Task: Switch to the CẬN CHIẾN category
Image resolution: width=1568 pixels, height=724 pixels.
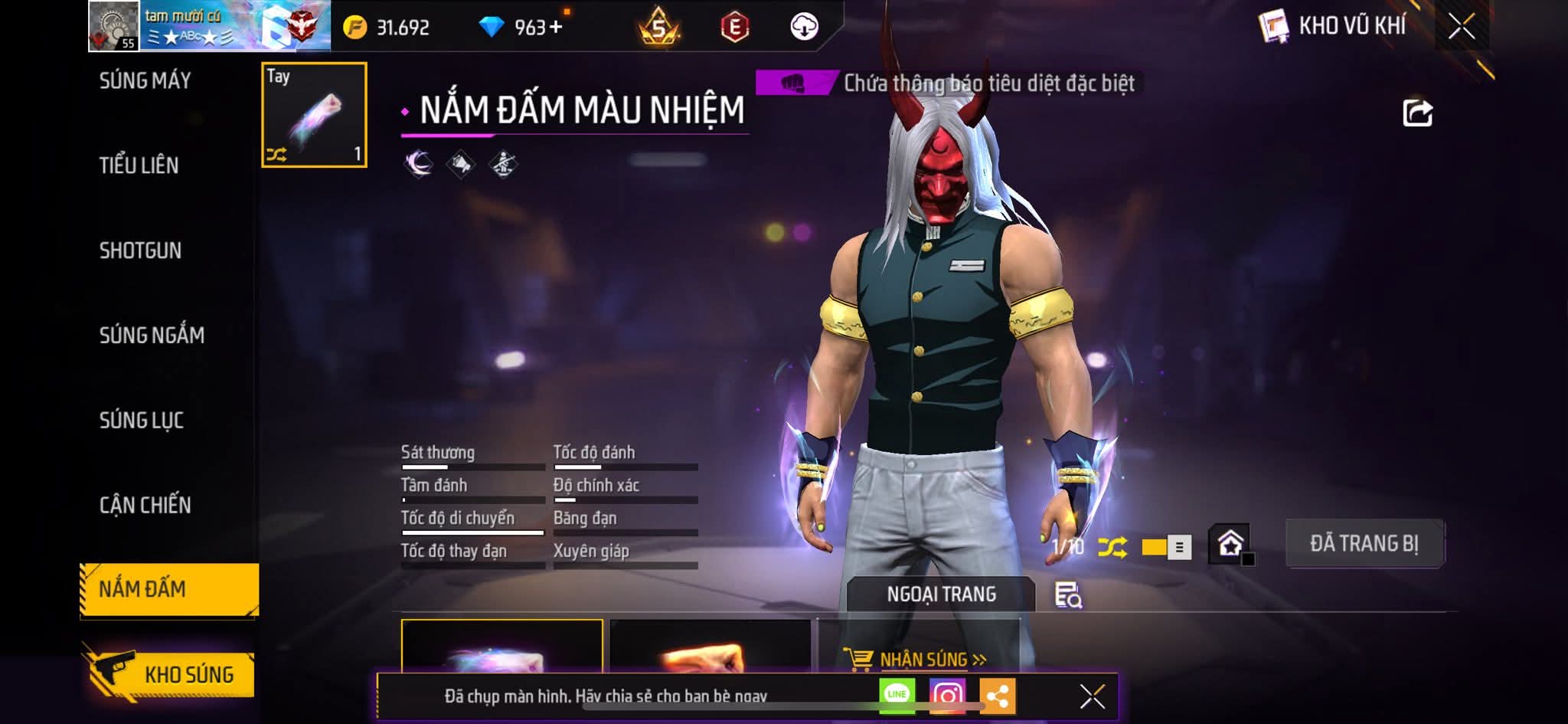Action: pyautogui.click(x=145, y=505)
